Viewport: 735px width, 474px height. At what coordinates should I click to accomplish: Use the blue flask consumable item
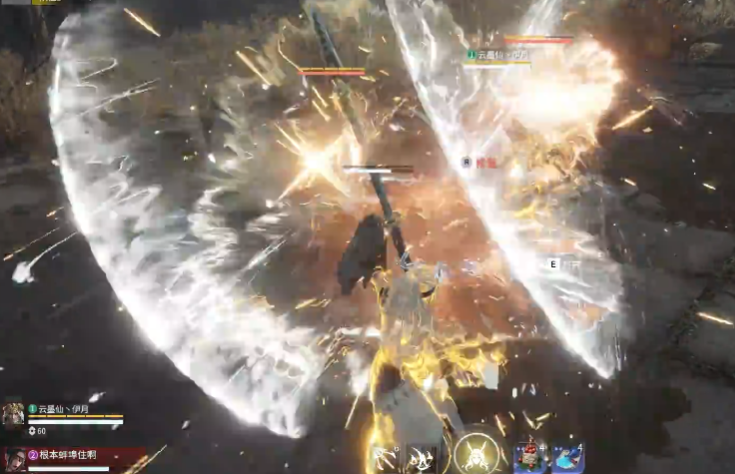568,459
